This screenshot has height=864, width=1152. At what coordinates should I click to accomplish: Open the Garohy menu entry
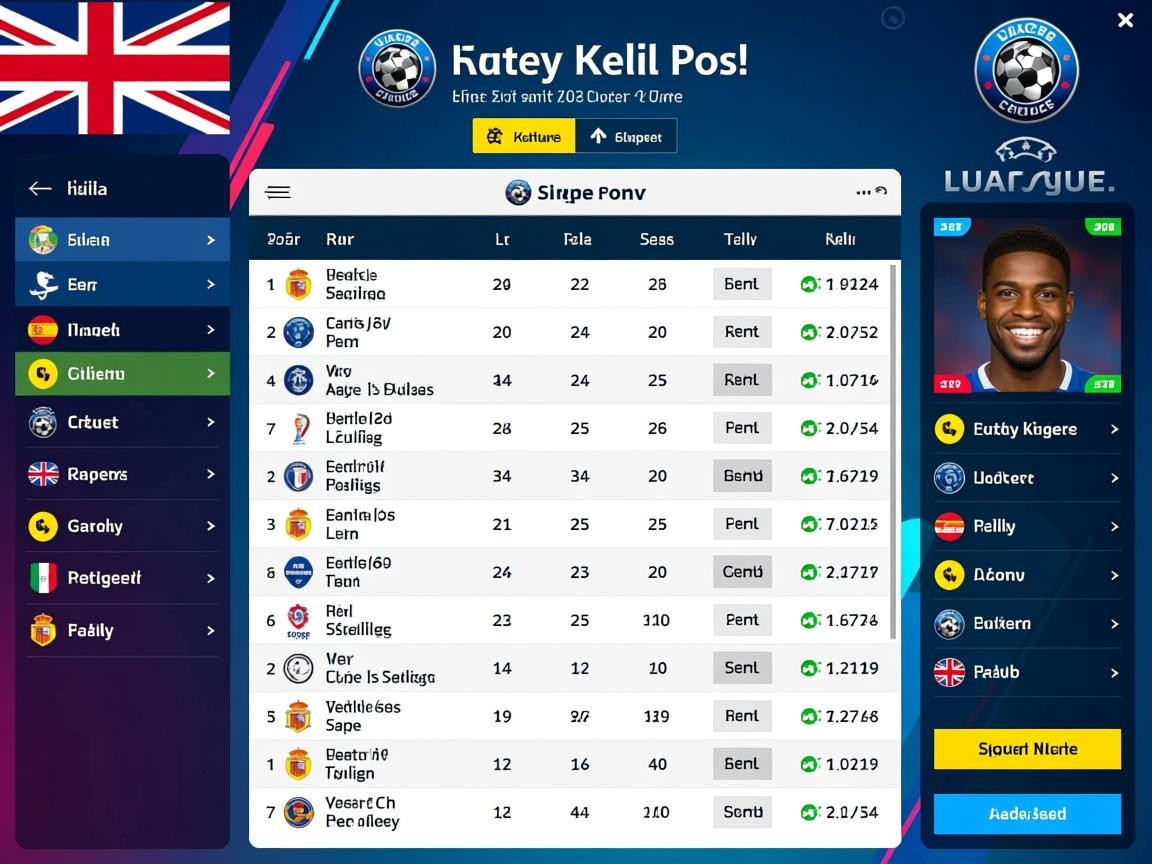tap(122, 526)
